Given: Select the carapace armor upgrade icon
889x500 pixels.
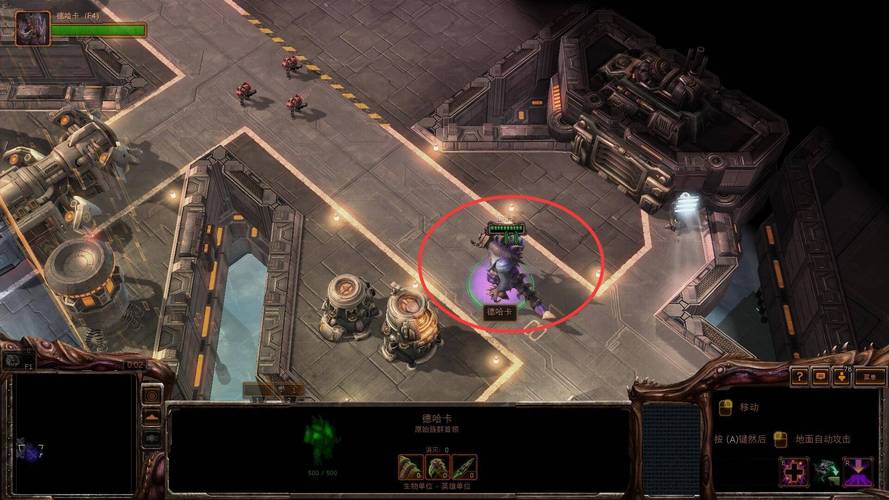Looking at the screenshot, I should (x=437, y=467).
